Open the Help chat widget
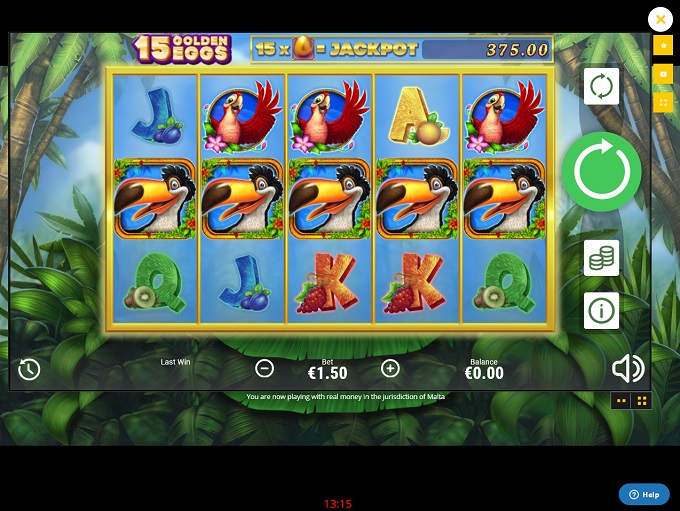680x511 pixels. point(643,494)
